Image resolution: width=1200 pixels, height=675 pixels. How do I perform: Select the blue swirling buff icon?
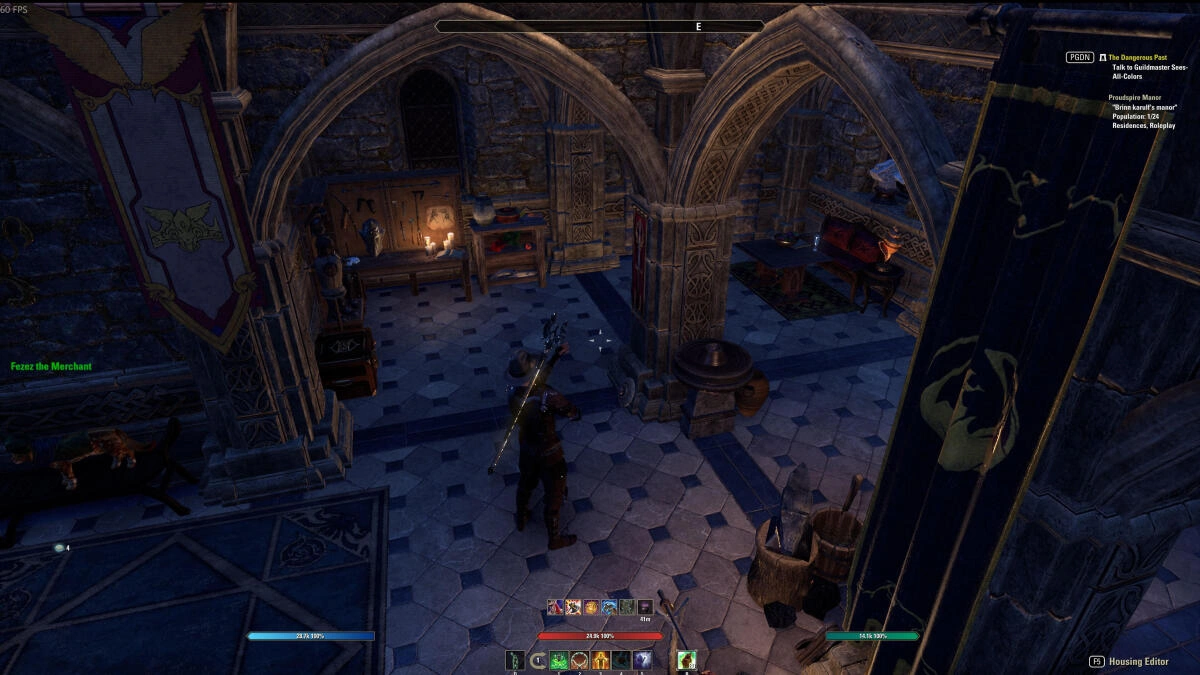point(609,606)
